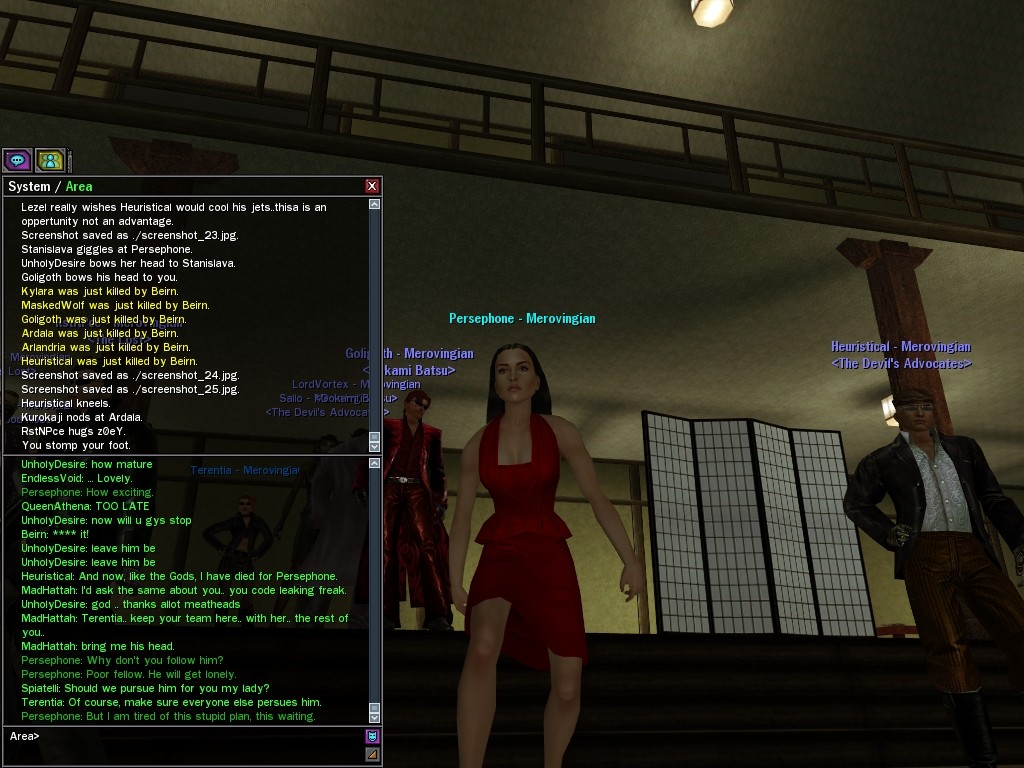Click the area chat scroll-up arrow
This screenshot has height=768, width=1024.
(x=375, y=463)
